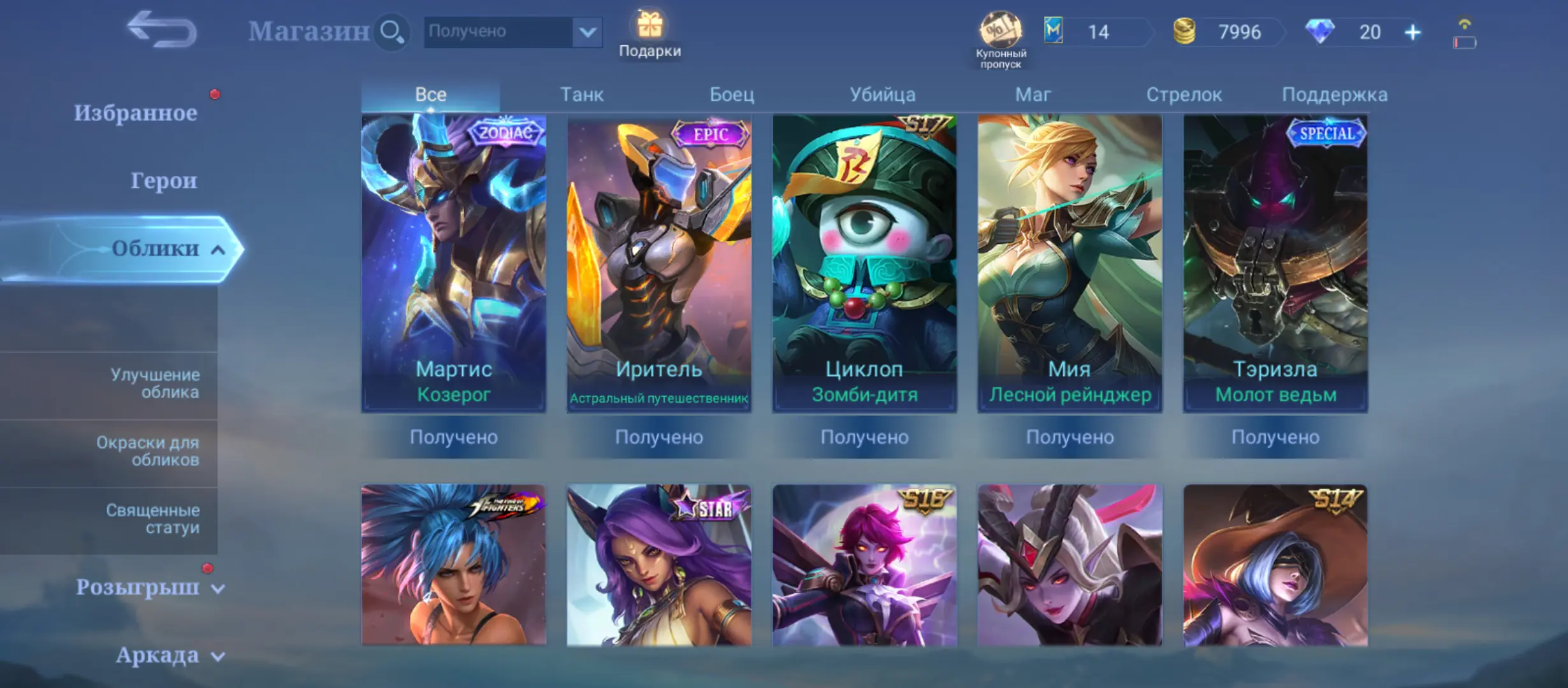Open Окраски для обликов submenu
Image resolution: width=1568 pixels, height=688 pixels.
coord(148,451)
